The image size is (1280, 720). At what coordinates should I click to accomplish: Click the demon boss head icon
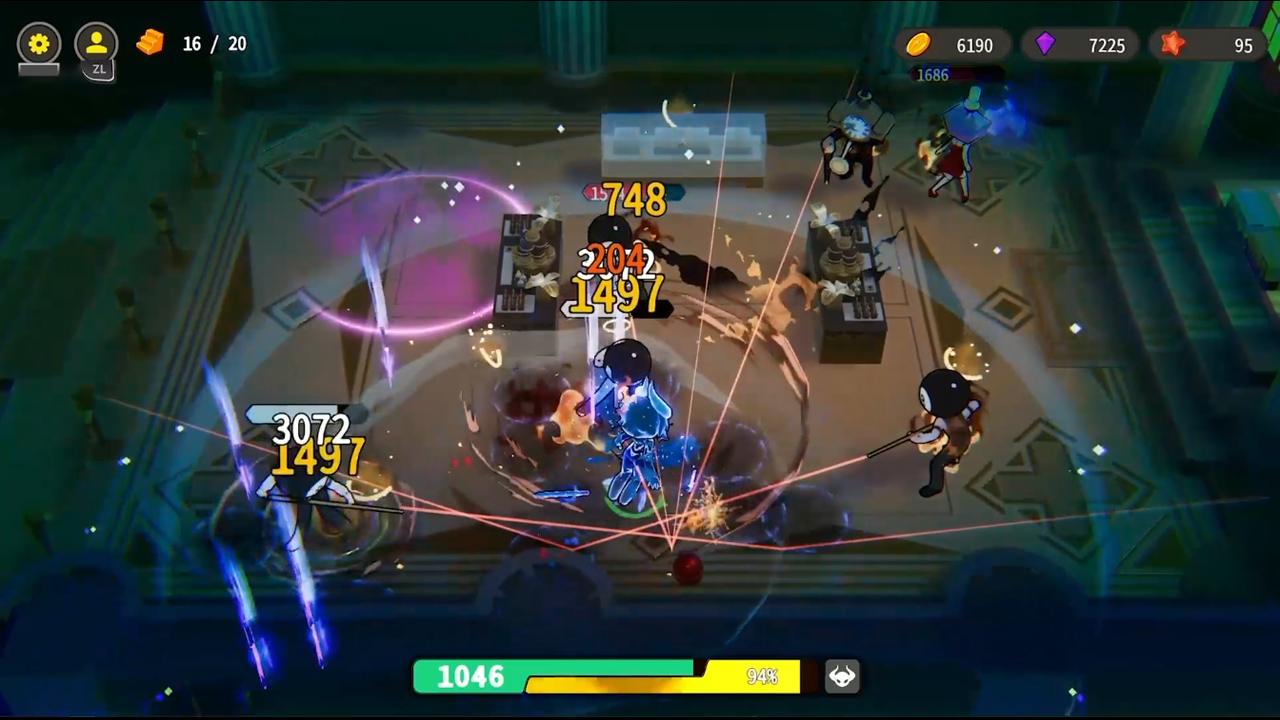(841, 676)
